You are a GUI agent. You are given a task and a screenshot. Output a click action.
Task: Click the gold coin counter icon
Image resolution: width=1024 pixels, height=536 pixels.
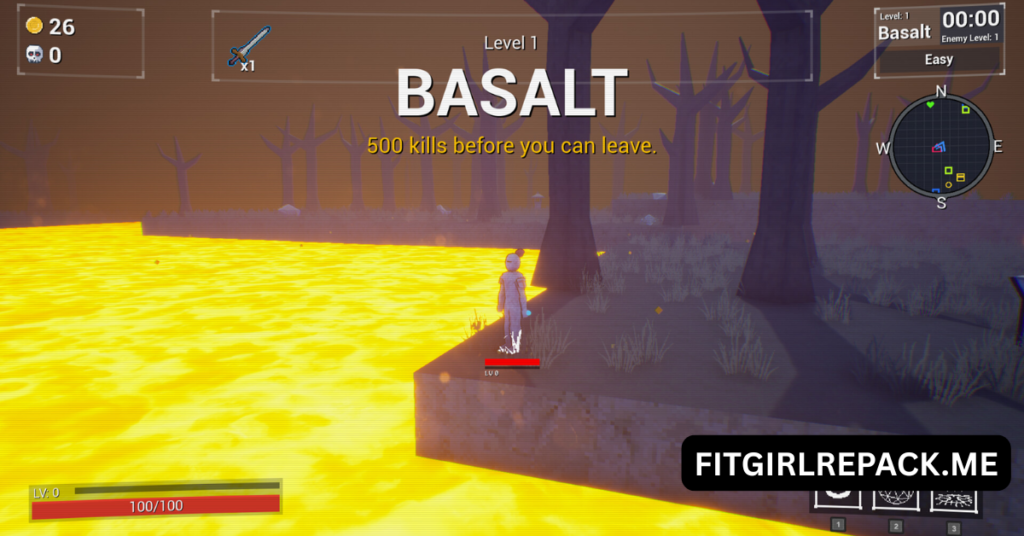coord(35,26)
